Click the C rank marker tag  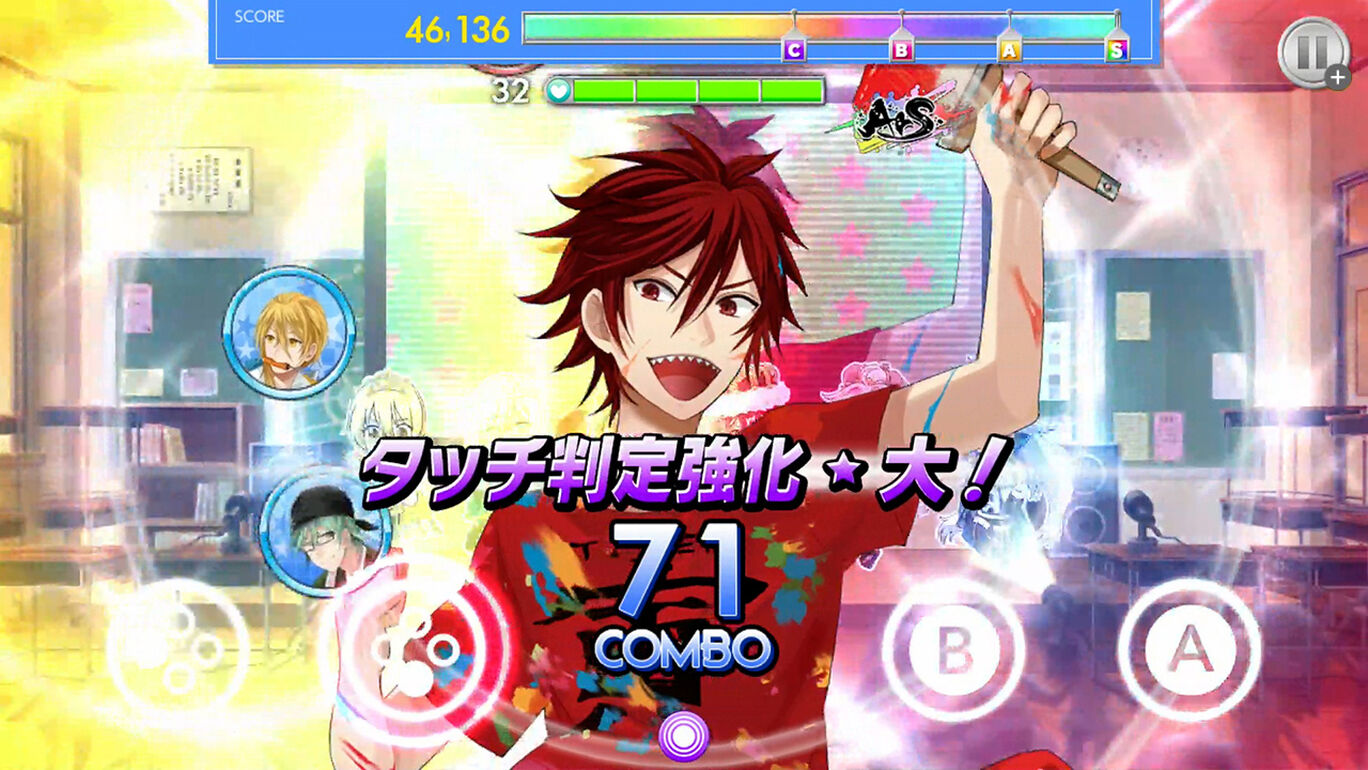pyautogui.click(x=793, y=46)
